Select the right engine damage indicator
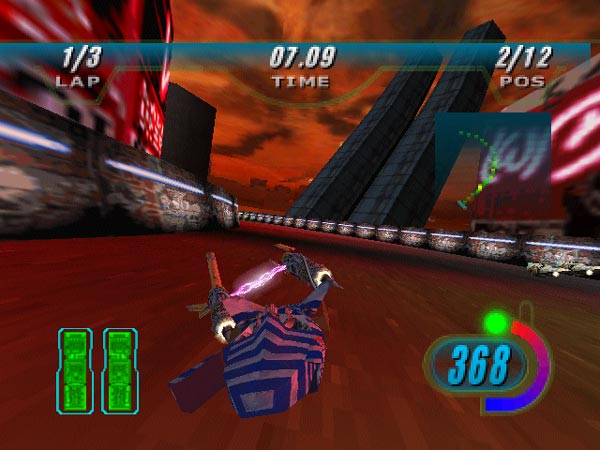 click(x=120, y=371)
